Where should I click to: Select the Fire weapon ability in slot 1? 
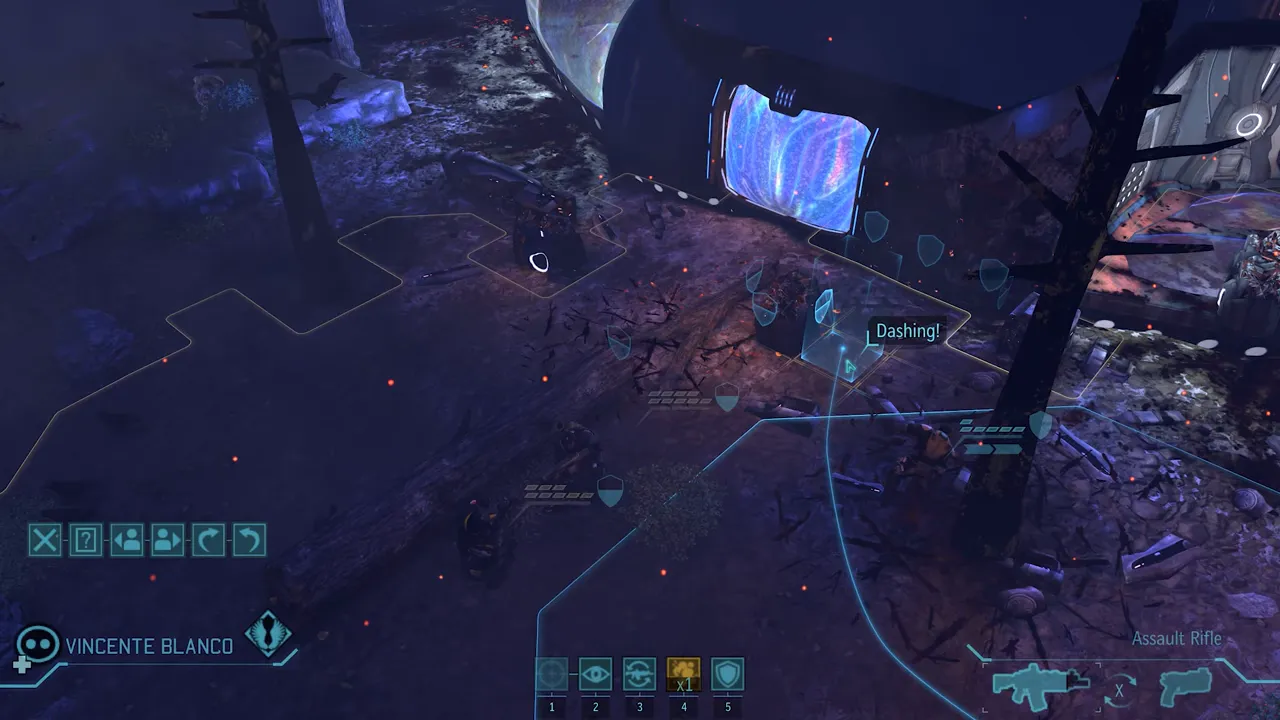[552, 675]
